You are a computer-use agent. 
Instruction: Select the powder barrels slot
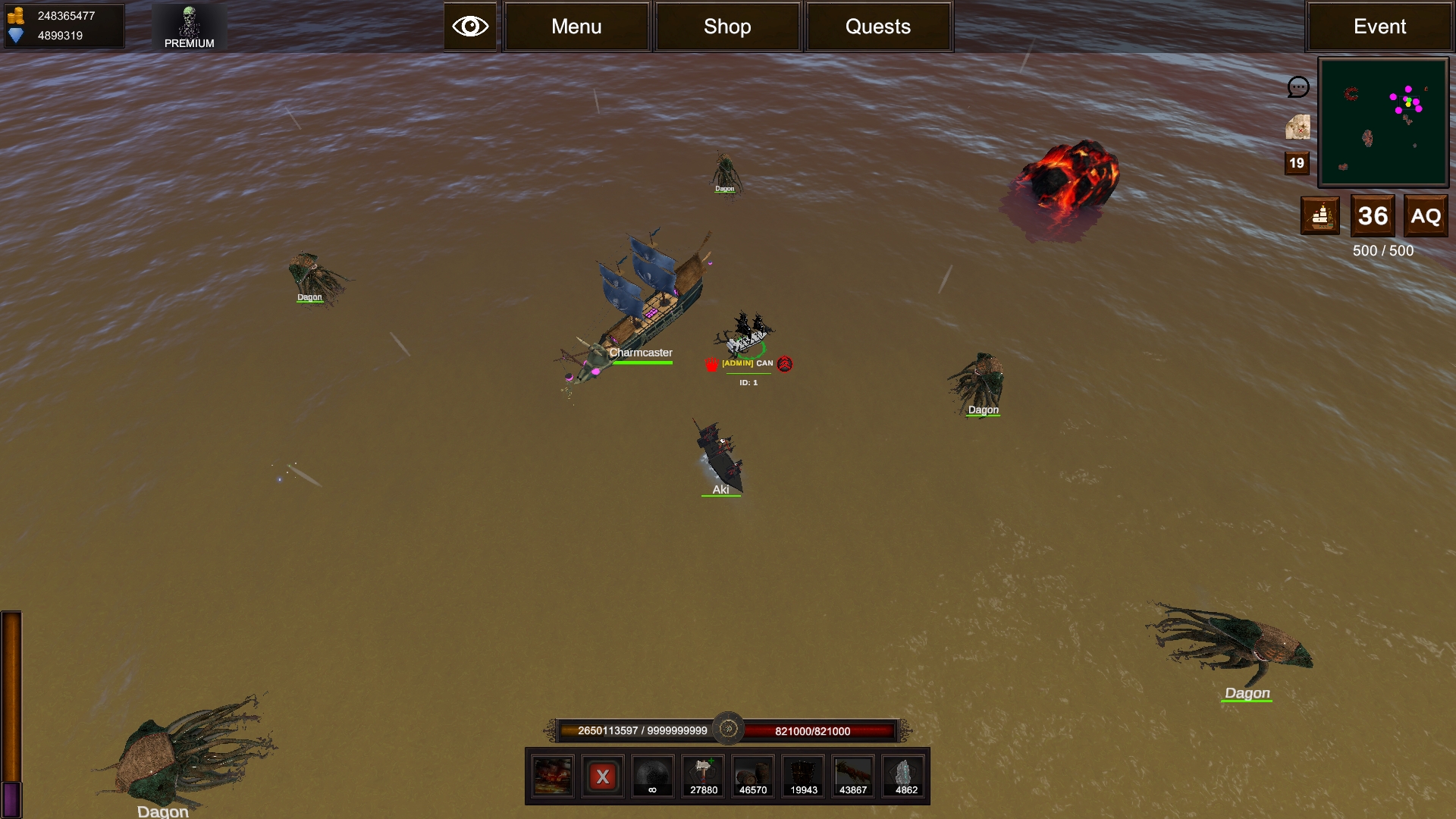753,777
